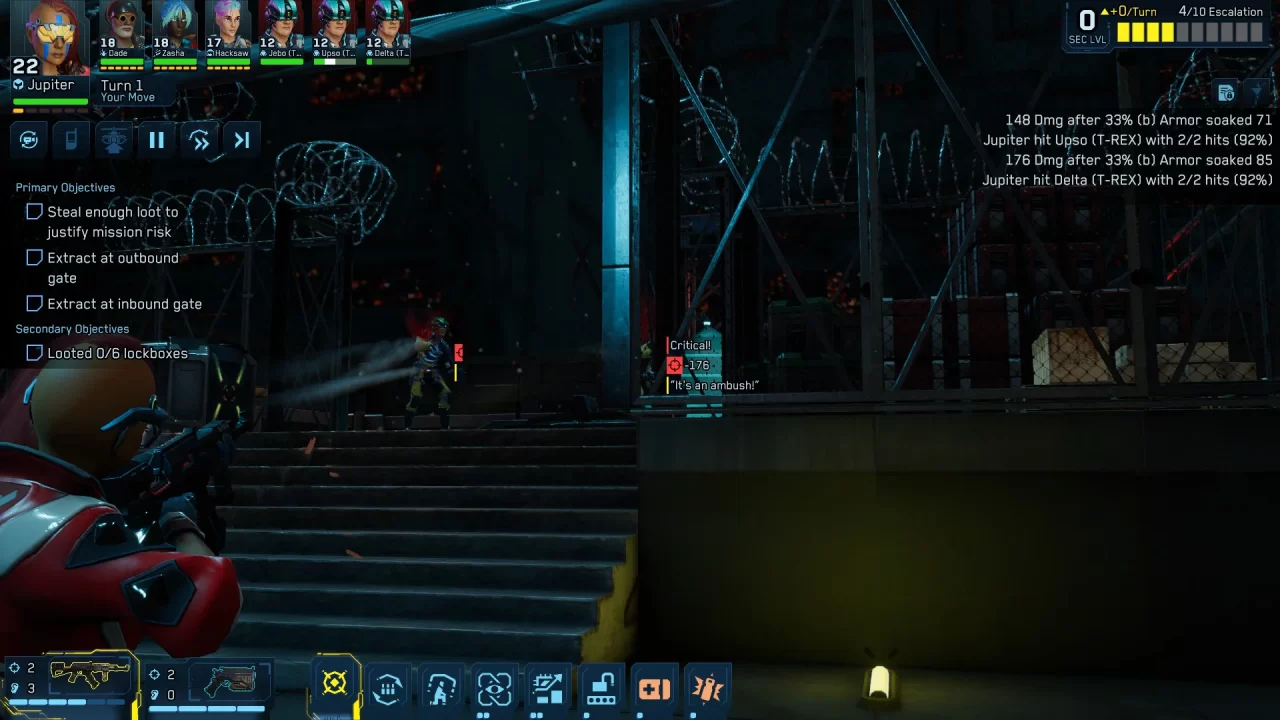Mark the 'Looted 0/6 lockboxes' objective

tap(34, 352)
